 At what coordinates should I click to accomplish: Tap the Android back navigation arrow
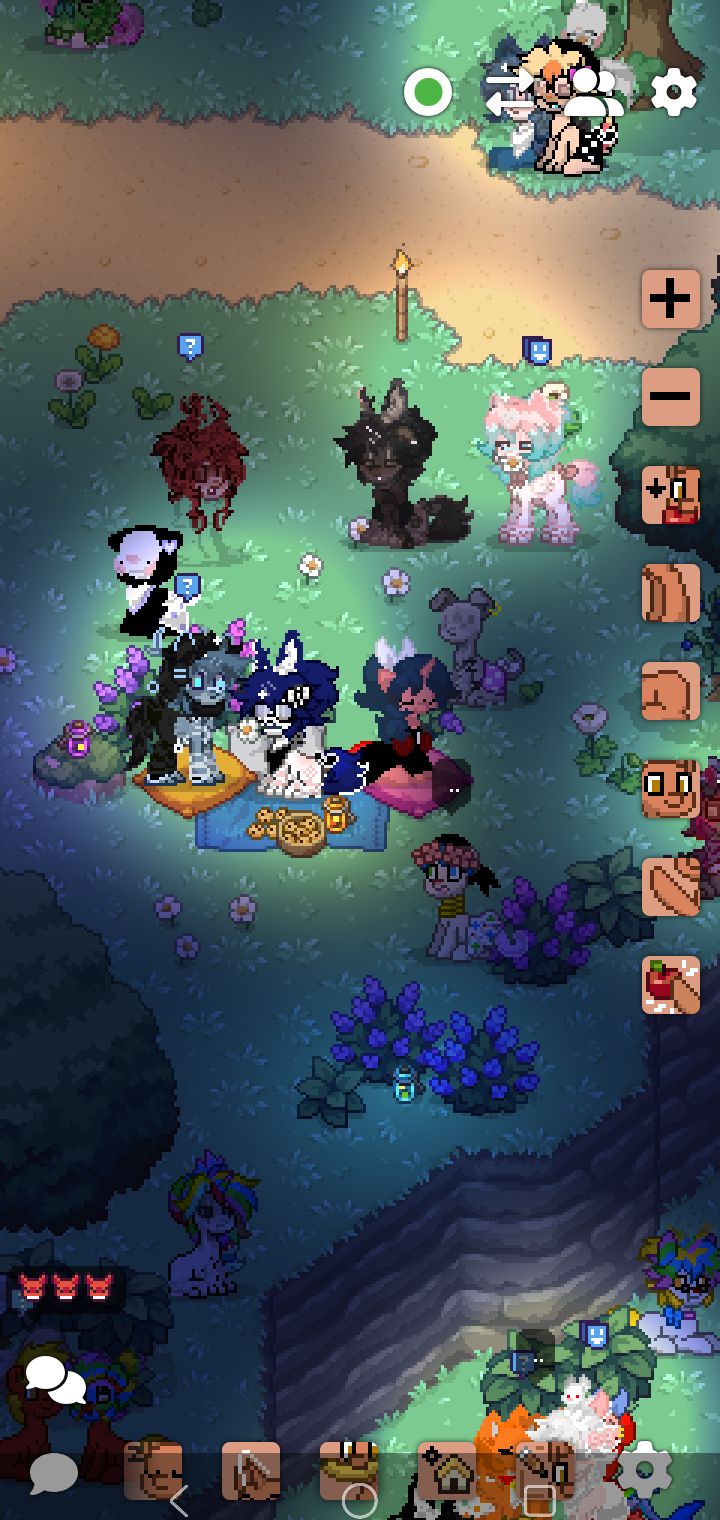179,1500
